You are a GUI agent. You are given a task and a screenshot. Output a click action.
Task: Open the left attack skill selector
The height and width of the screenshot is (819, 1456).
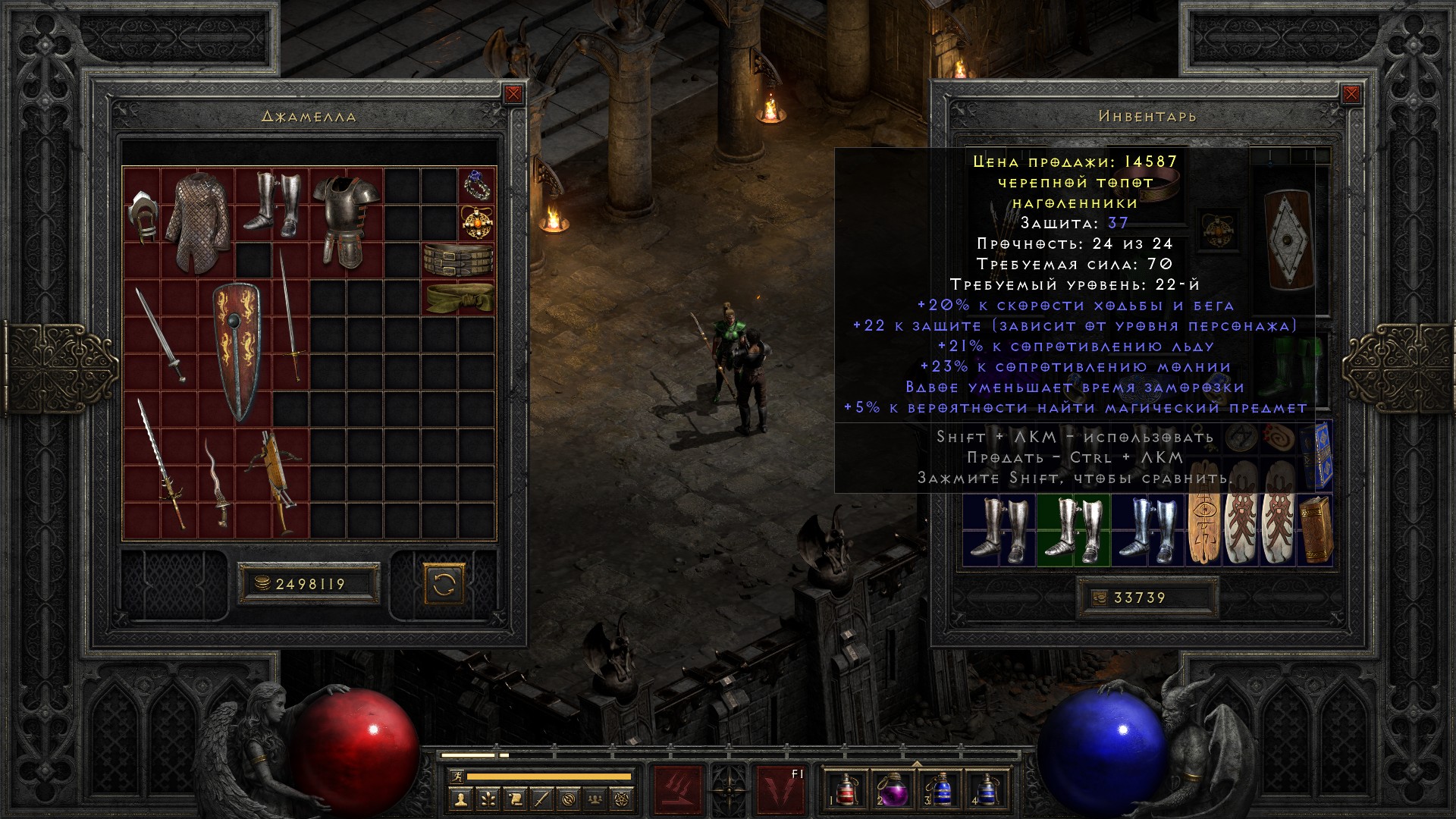pos(678,790)
